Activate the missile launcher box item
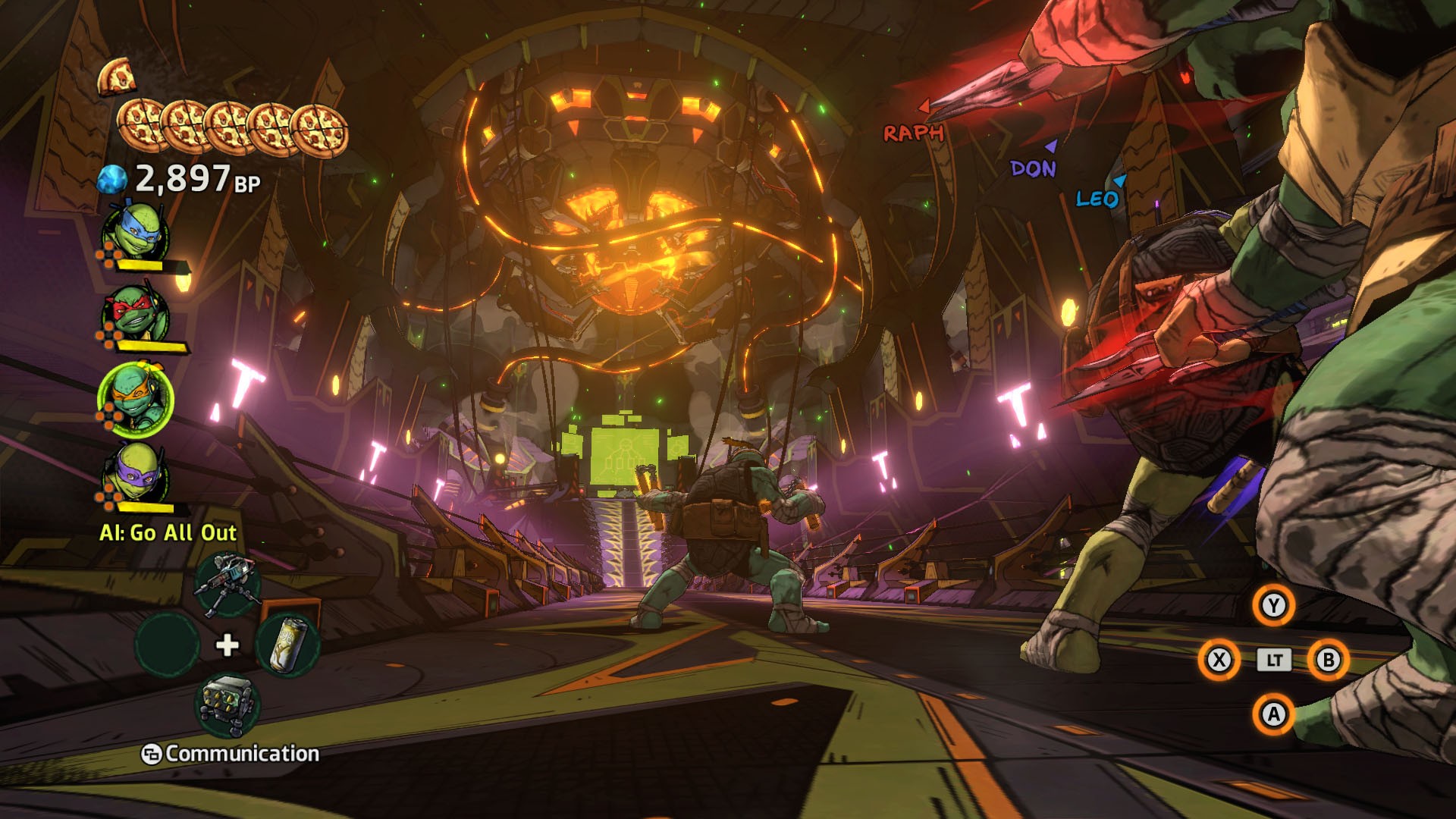The height and width of the screenshot is (819, 1456). pyautogui.click(x=227, y=705)
